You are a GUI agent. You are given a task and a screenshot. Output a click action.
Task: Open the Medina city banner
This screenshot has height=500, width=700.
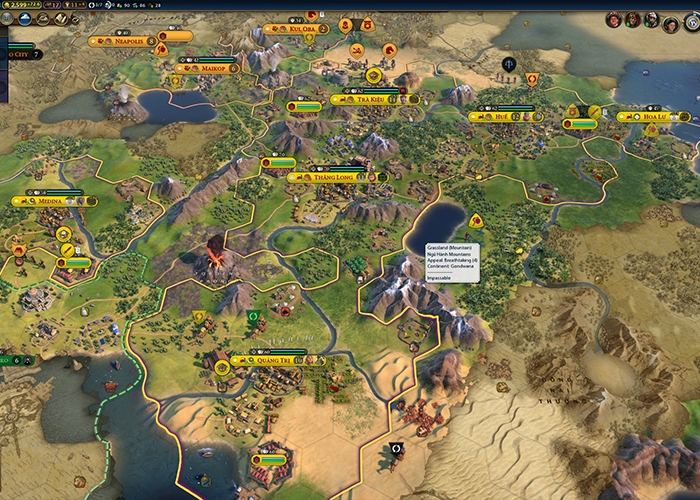pyautogui.click(x=52, y=200)
